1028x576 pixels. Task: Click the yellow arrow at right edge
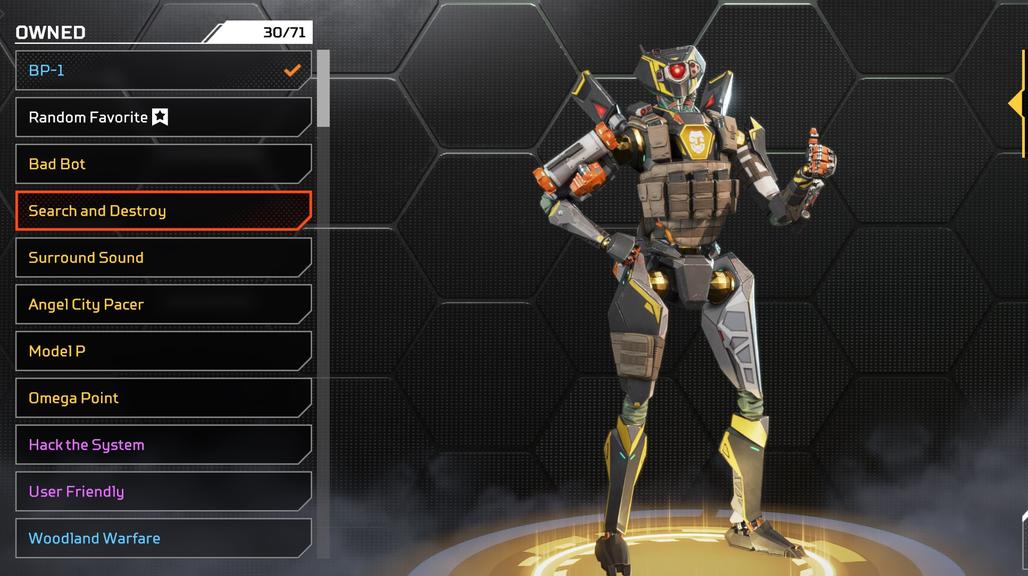[1017, 104]
